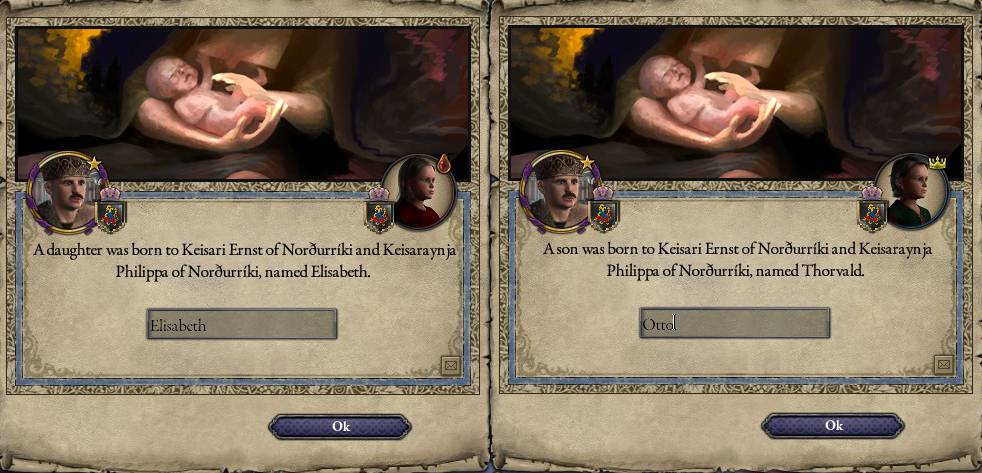Click the envelope icon in the son event
Screen dimensions: 982x473
click(x=942, y=366)
